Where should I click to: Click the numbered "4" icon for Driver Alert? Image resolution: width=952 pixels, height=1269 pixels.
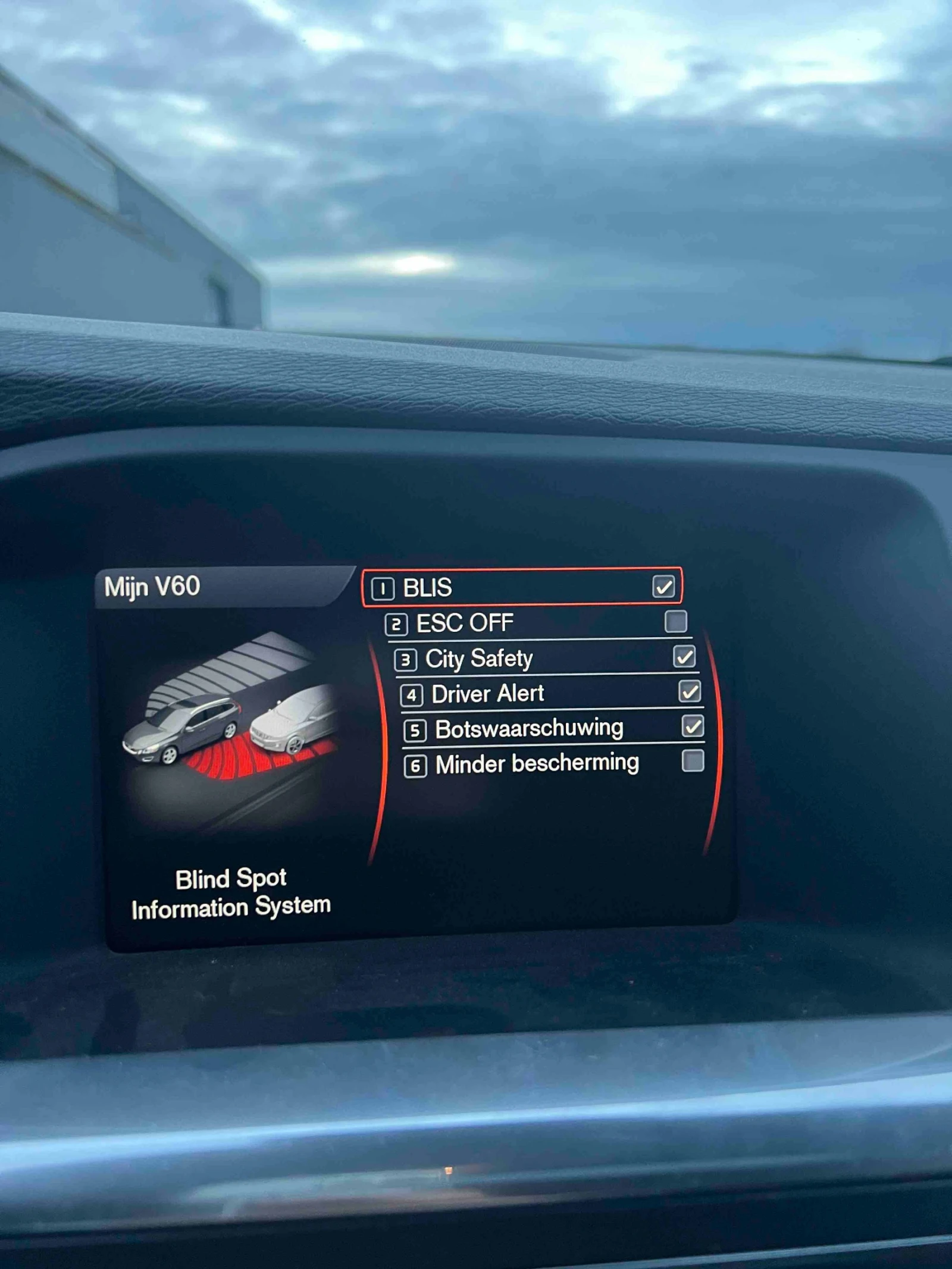411,694
